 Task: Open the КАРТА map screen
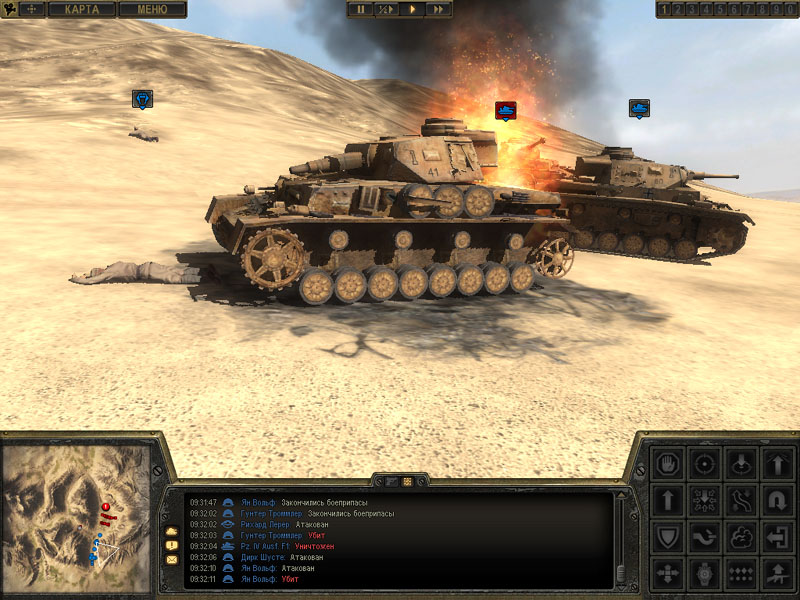[x=82, y=9]
